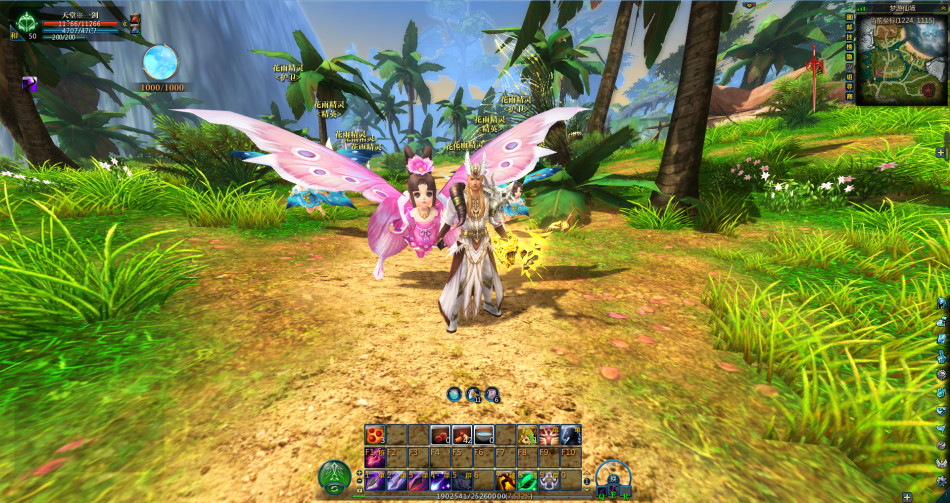This screenshot has height=503, width=950.
Task: Use the blue bowl consumable slot
Action: coord(483,435)
